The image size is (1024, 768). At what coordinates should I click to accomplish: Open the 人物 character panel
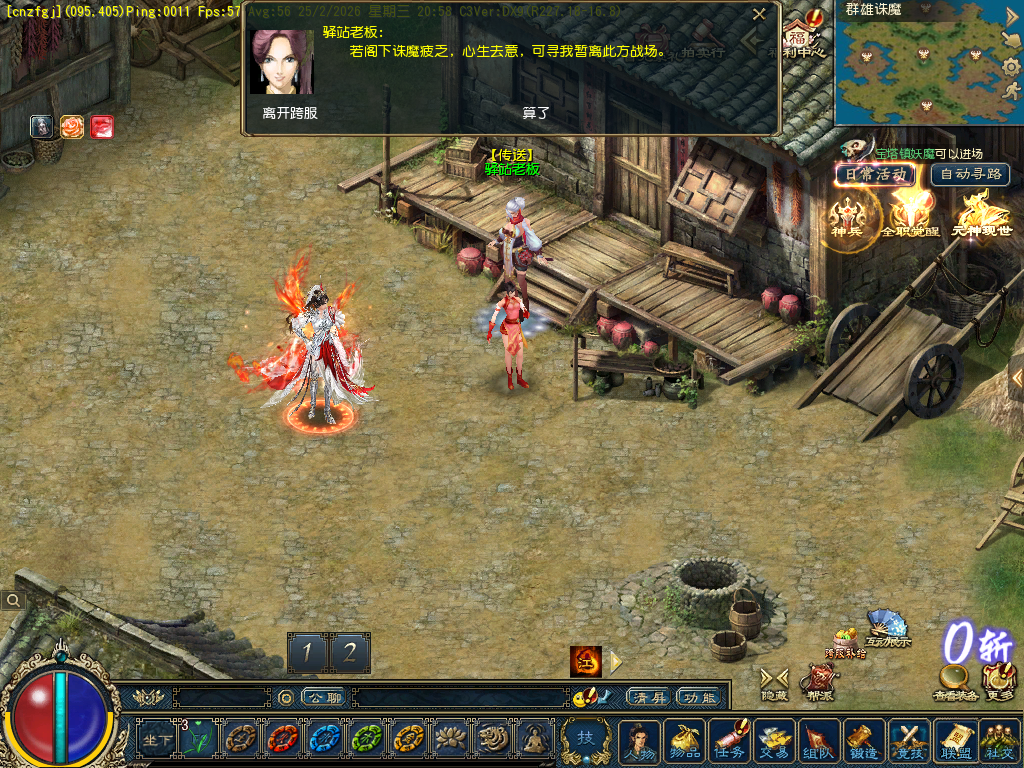[x=639, y=741]
